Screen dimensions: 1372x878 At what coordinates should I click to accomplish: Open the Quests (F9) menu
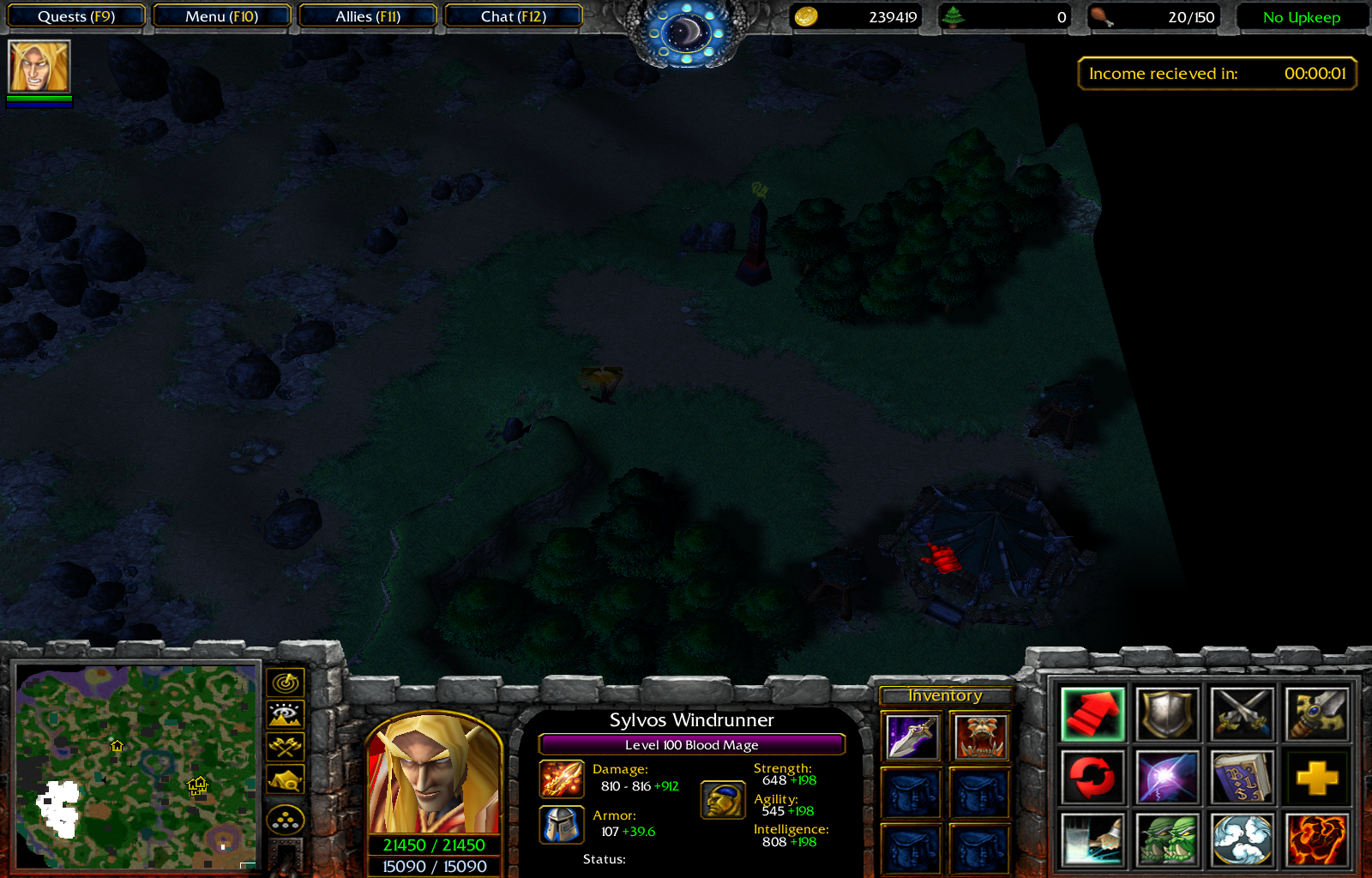(x=75, y=16)
